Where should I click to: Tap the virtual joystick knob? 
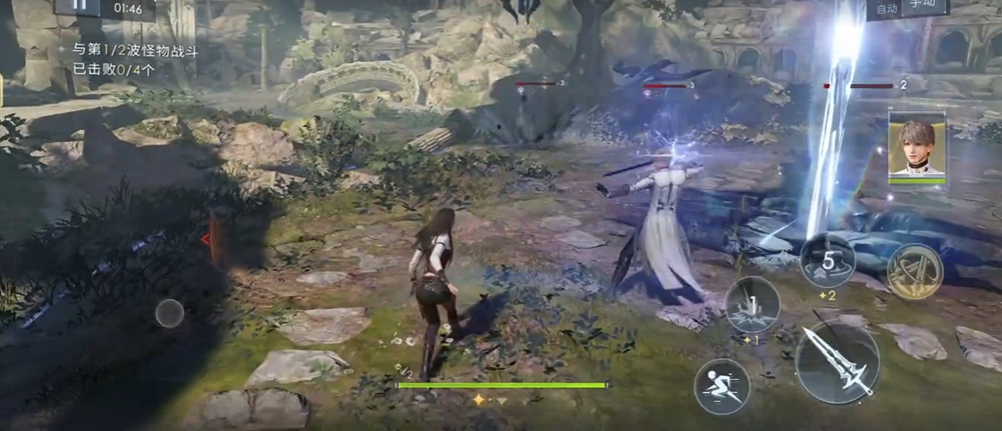tap(169, 313)
